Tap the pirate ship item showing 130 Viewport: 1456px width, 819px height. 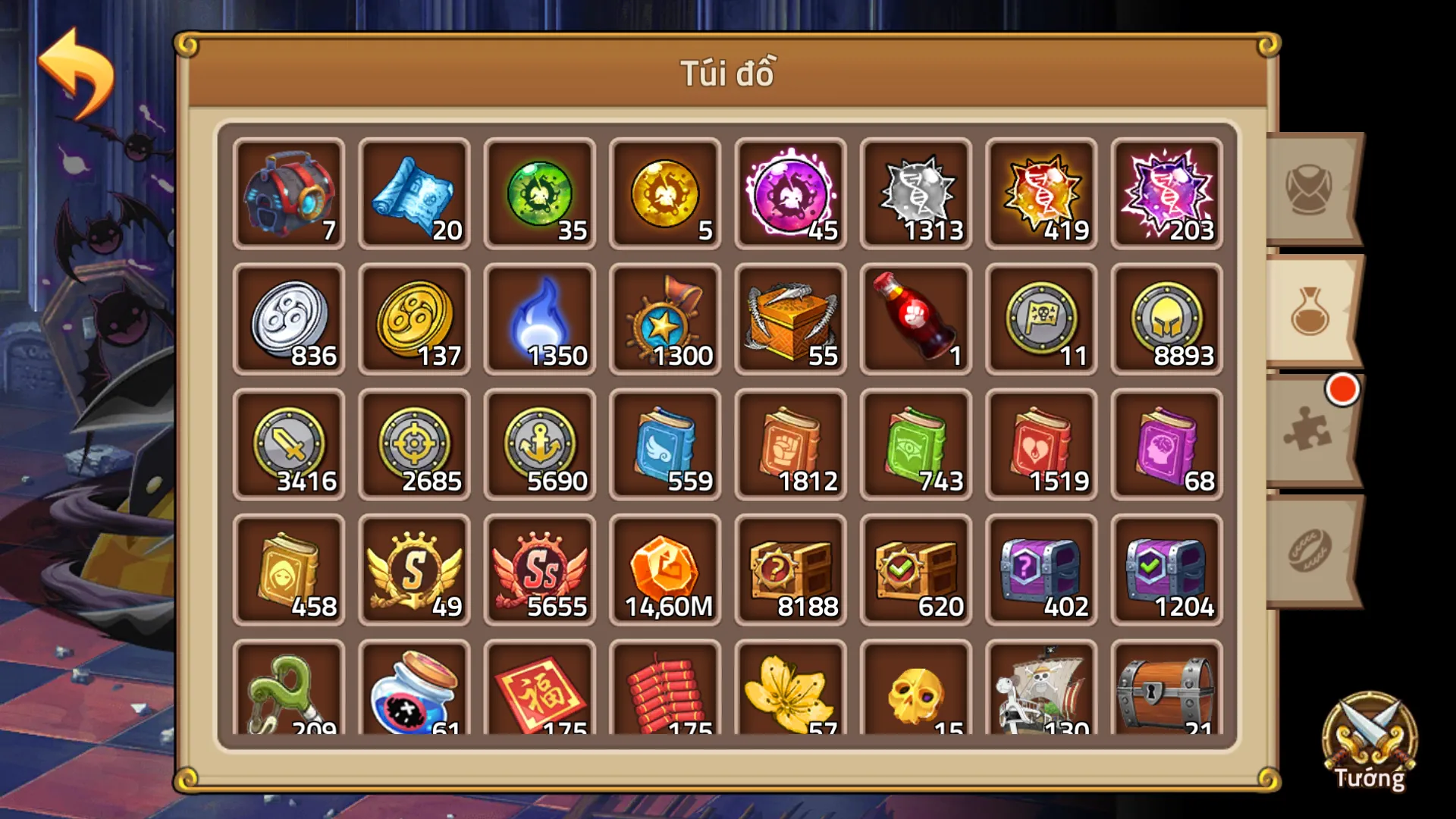(x=1040, y=694)
